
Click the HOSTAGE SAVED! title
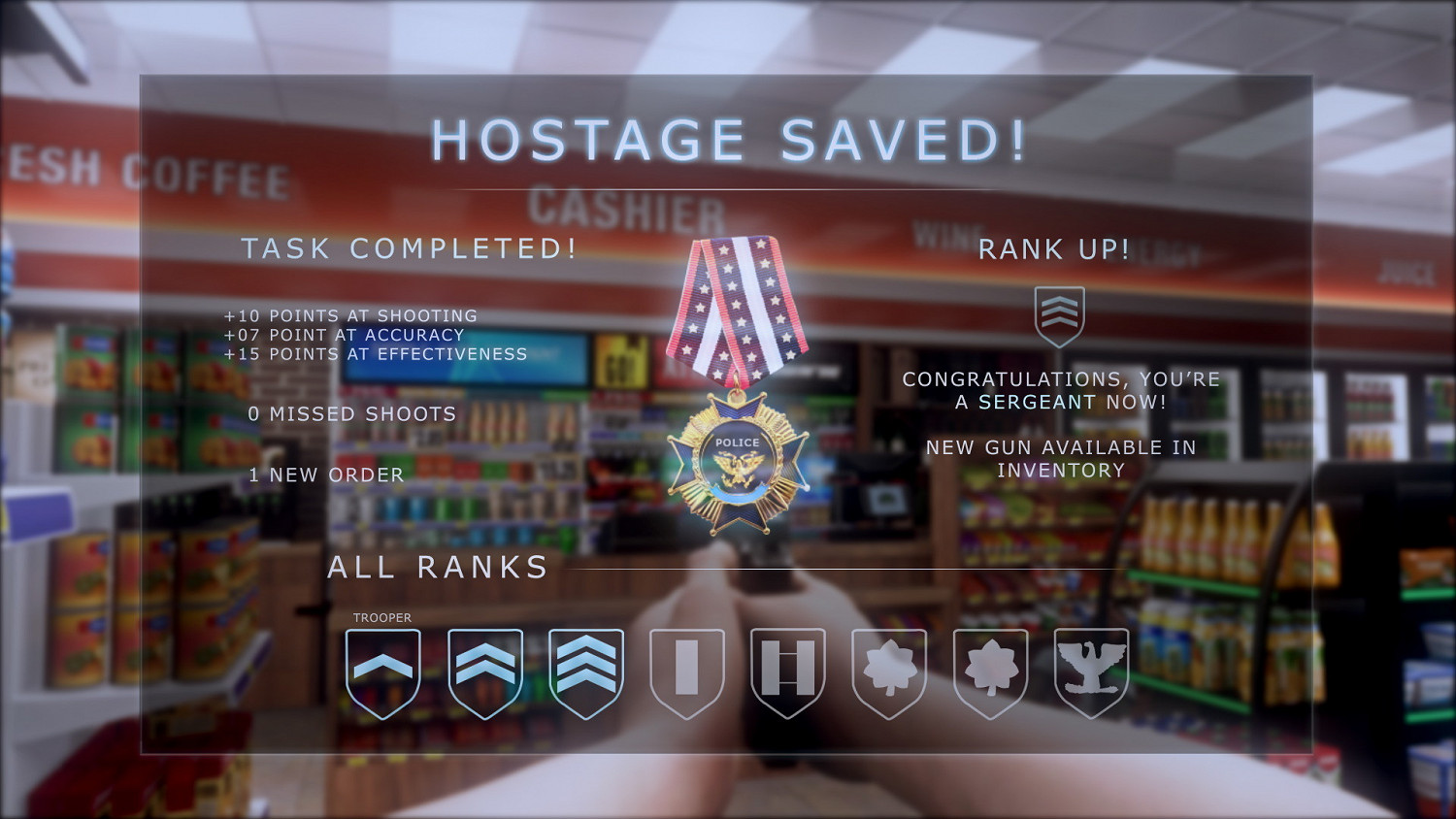tap(728, 139)
